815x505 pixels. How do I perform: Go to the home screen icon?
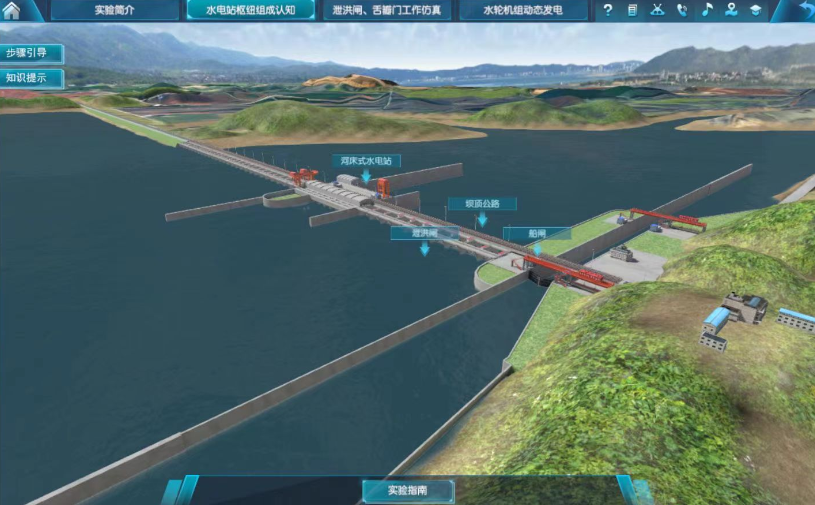[12, 11]
